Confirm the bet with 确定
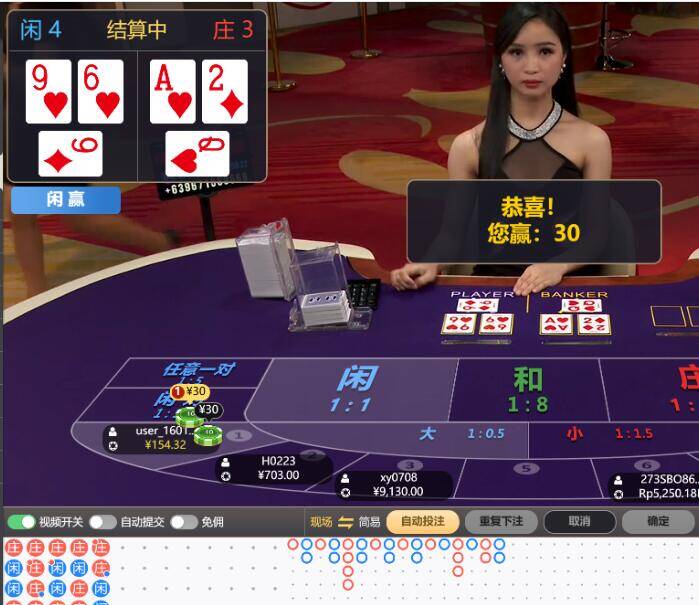The image size is (699, 605). [x=658, y=522]
